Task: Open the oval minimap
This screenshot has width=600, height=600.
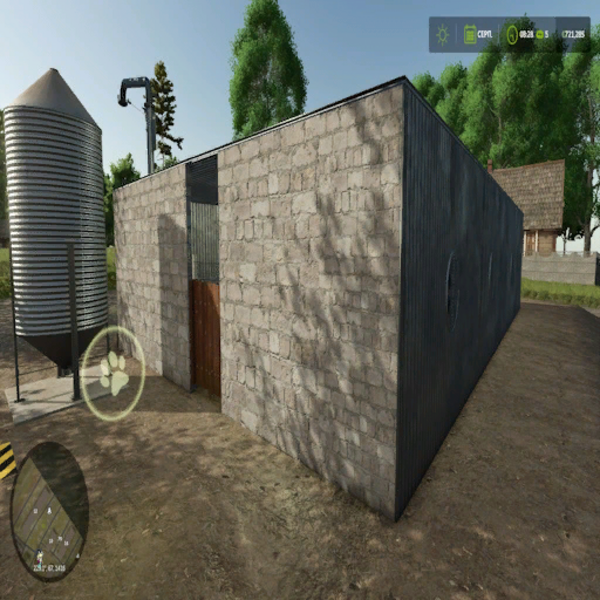Action: point(49,510)
